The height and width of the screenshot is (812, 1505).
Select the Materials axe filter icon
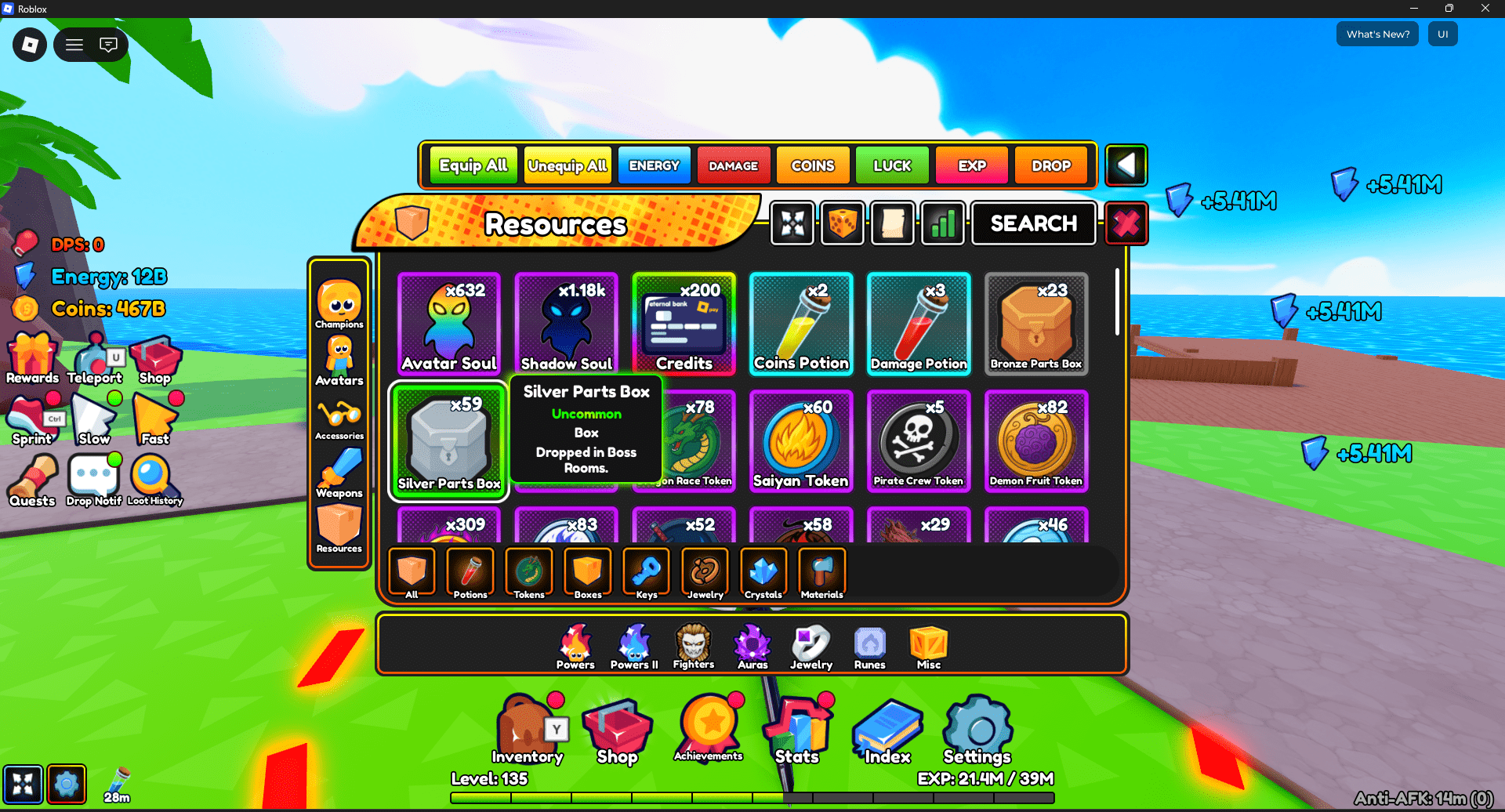[x=821, y=573]
